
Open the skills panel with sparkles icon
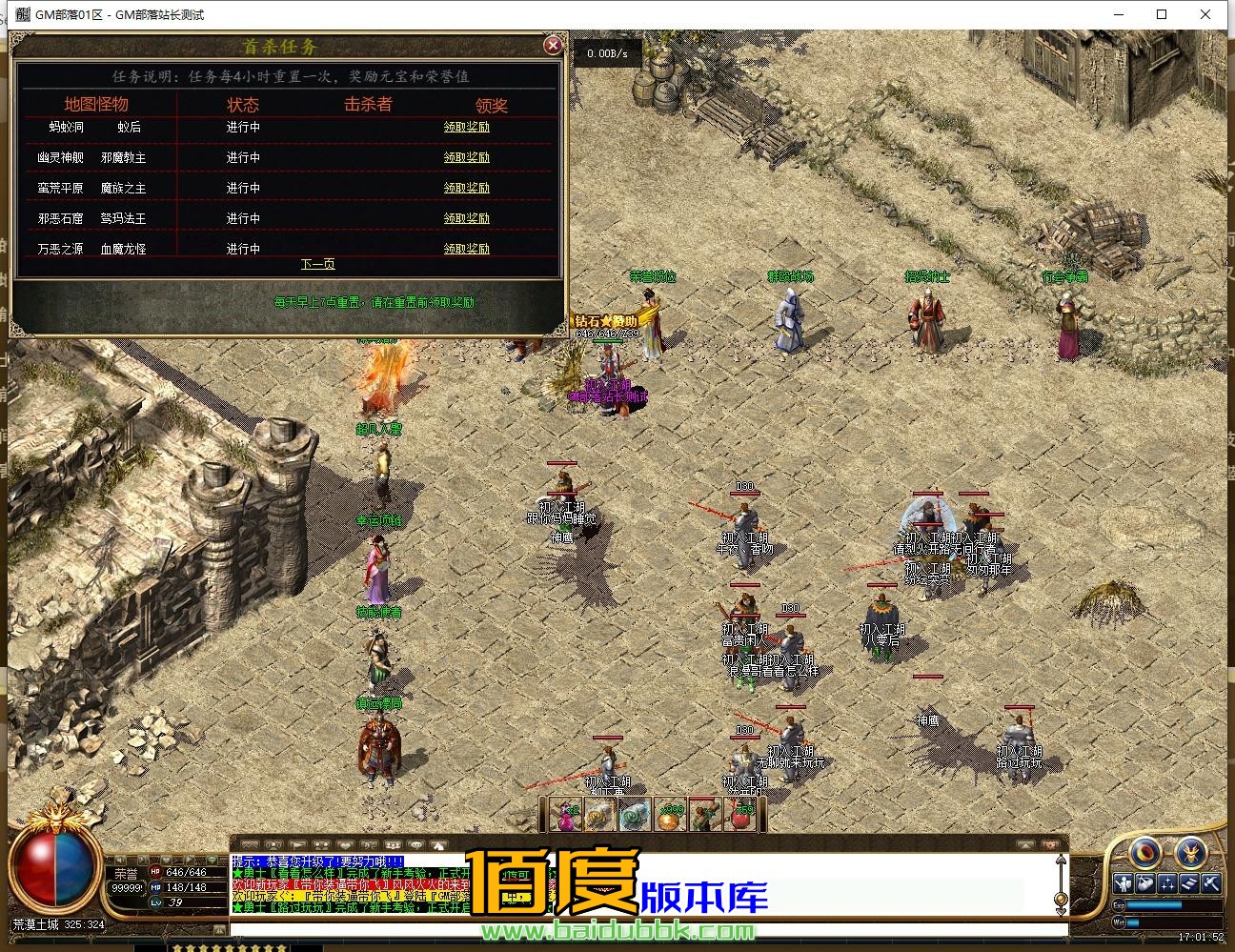coord(1167,883)
